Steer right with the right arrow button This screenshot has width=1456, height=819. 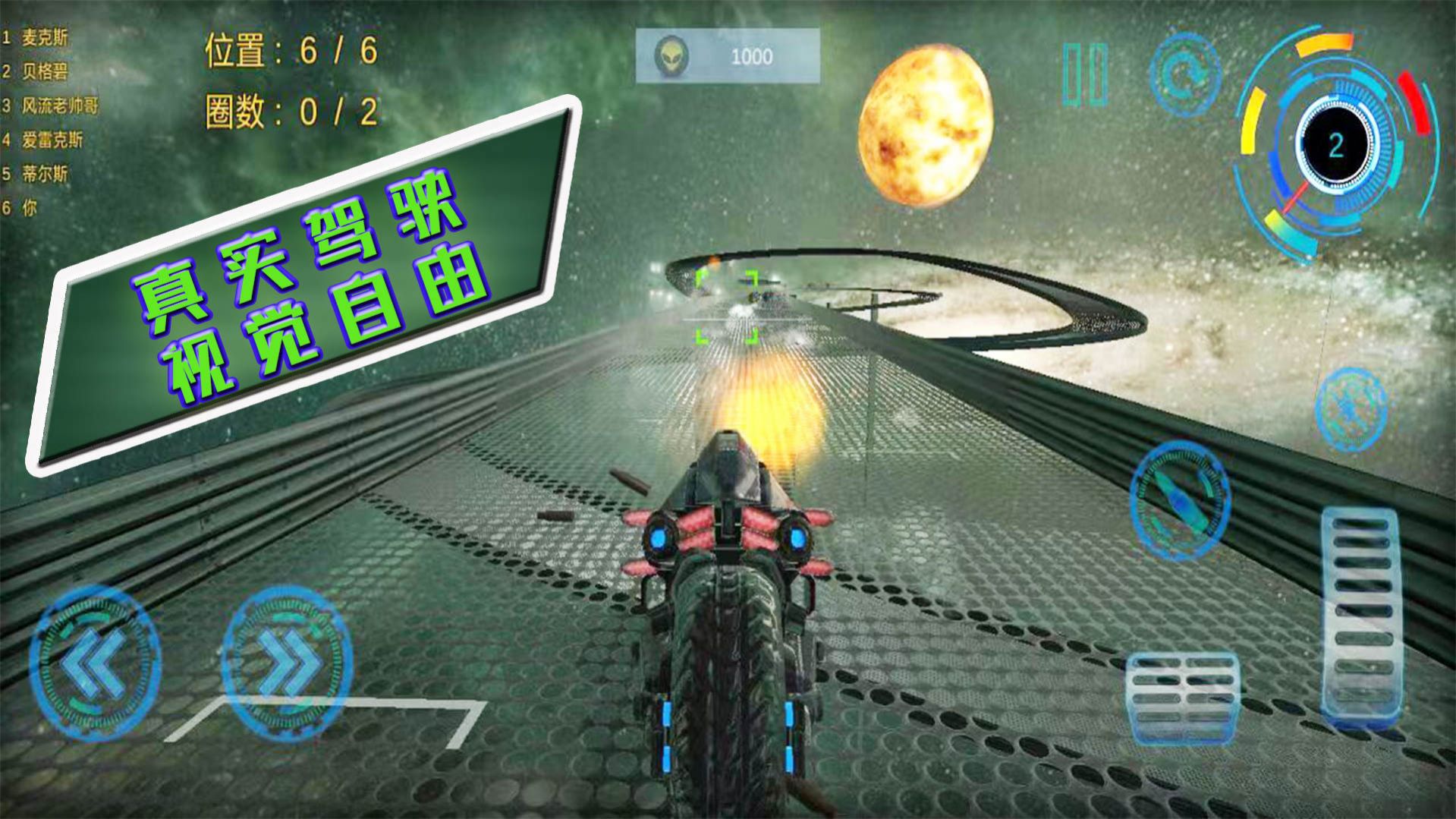coord(287,662)
